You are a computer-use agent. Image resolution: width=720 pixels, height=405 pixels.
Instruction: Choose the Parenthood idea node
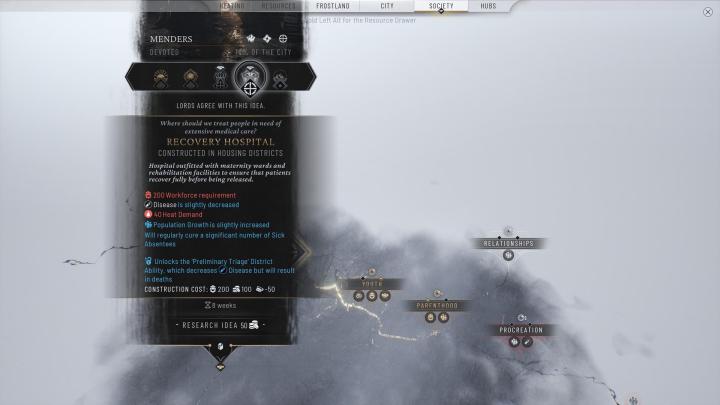pos(437,305)
